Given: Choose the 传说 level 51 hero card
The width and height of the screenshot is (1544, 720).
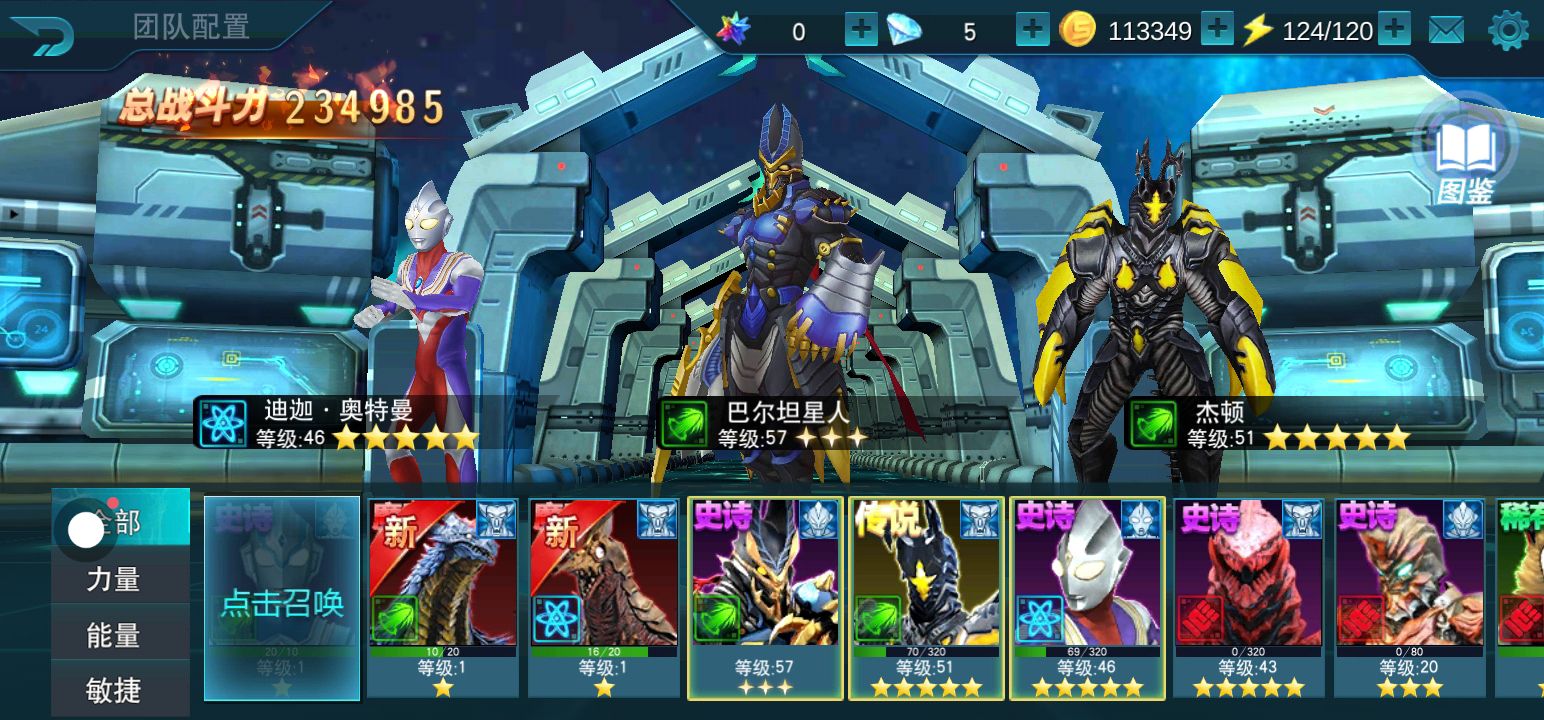Looking at the screenshot, I should coord(926,597).
